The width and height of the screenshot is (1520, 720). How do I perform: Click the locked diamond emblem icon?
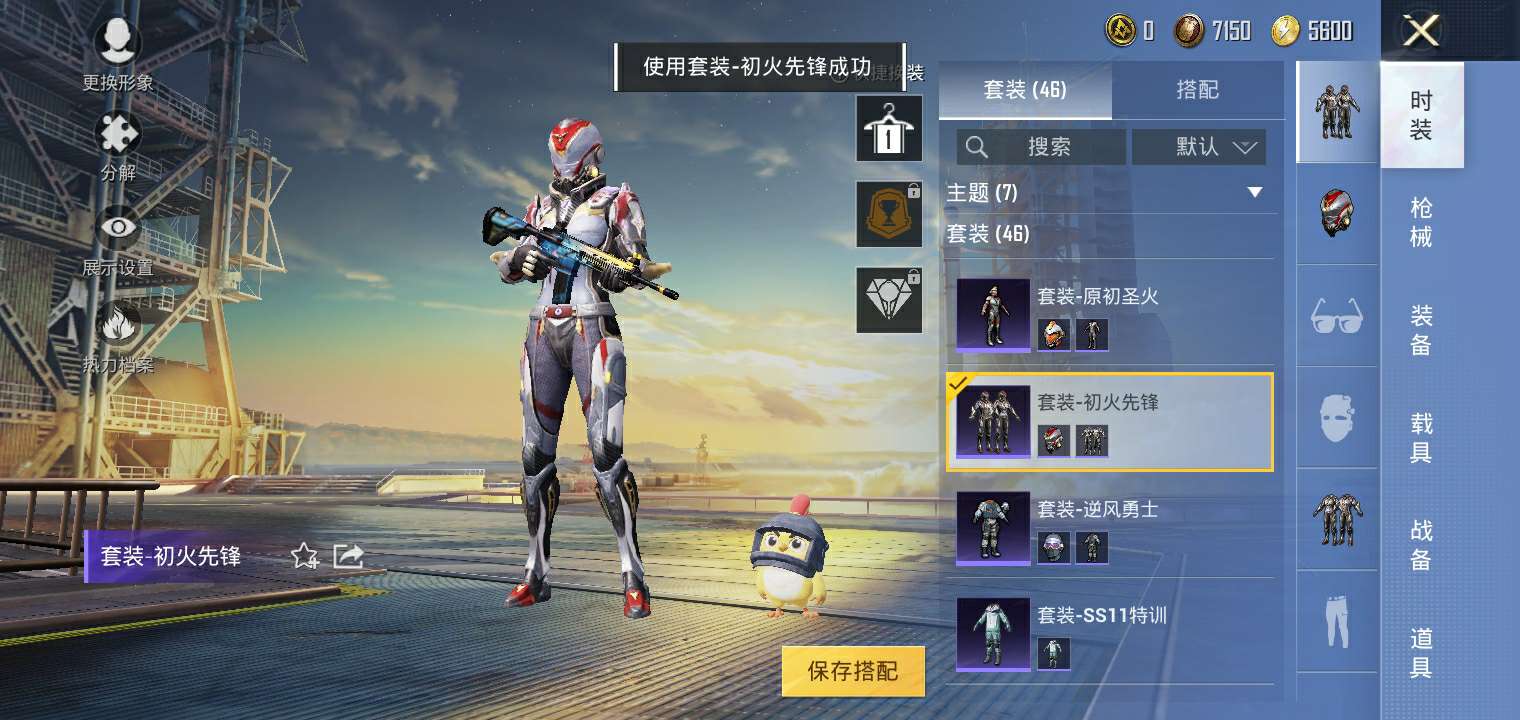pyautogui.click(x=888, y=298)
